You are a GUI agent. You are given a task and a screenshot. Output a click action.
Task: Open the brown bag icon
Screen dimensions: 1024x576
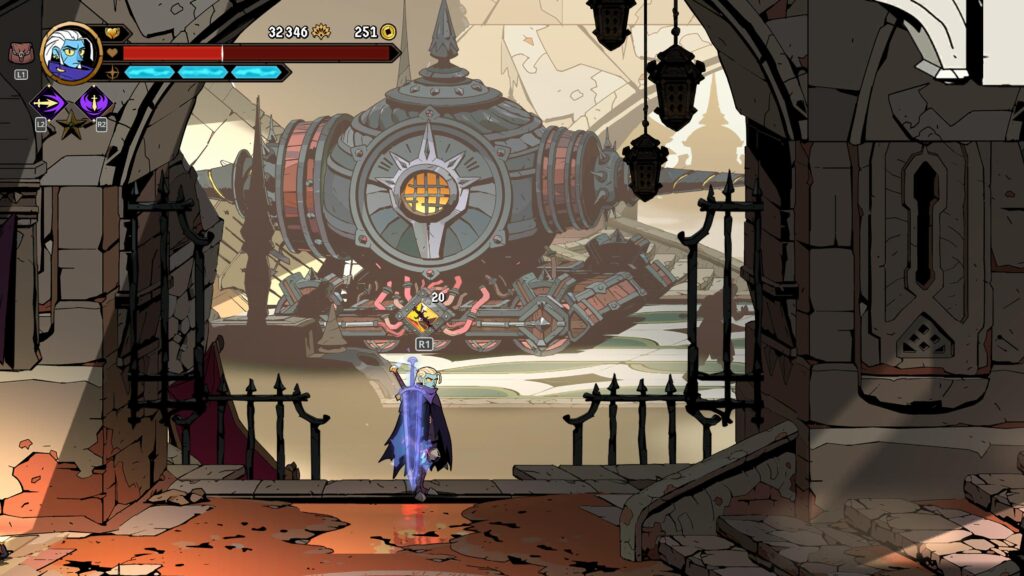20,53
